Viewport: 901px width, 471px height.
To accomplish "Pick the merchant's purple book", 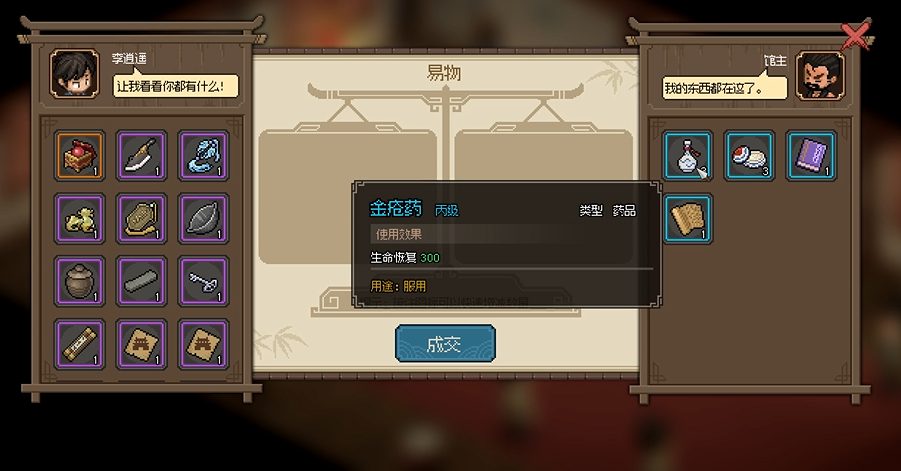I will (811, 155).
